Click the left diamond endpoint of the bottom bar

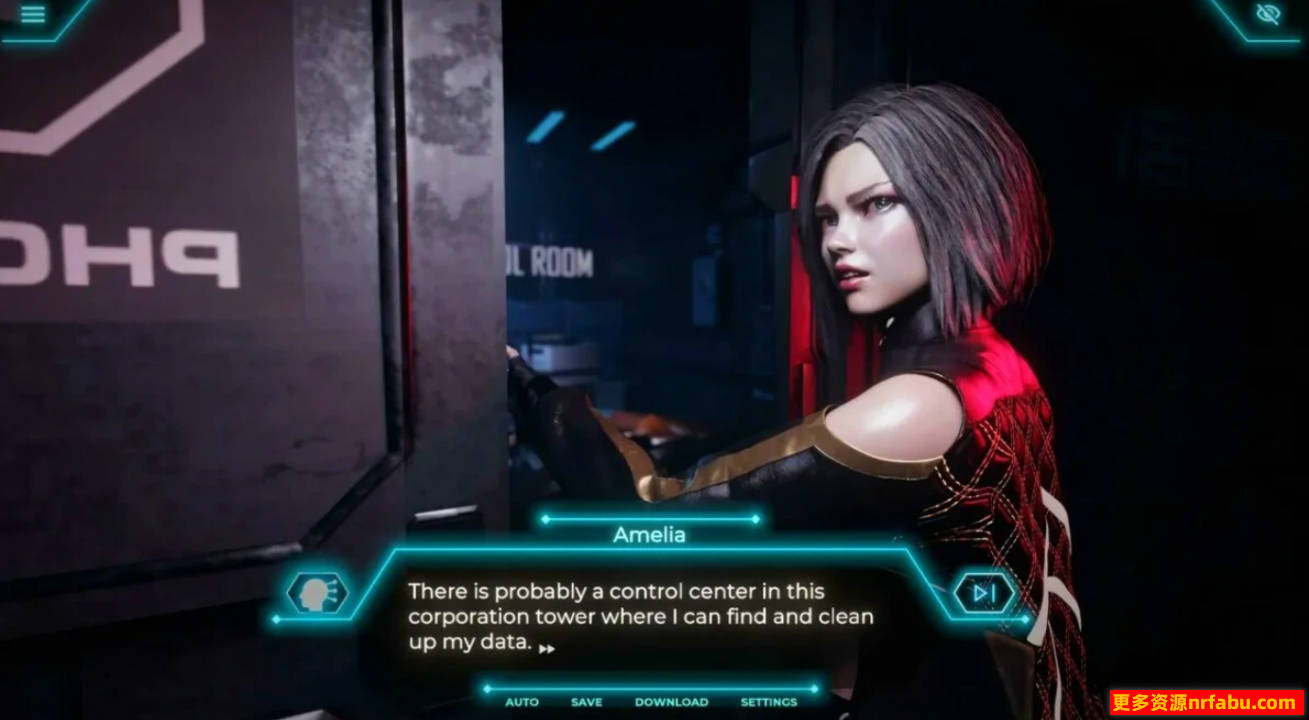click(486, 687)
